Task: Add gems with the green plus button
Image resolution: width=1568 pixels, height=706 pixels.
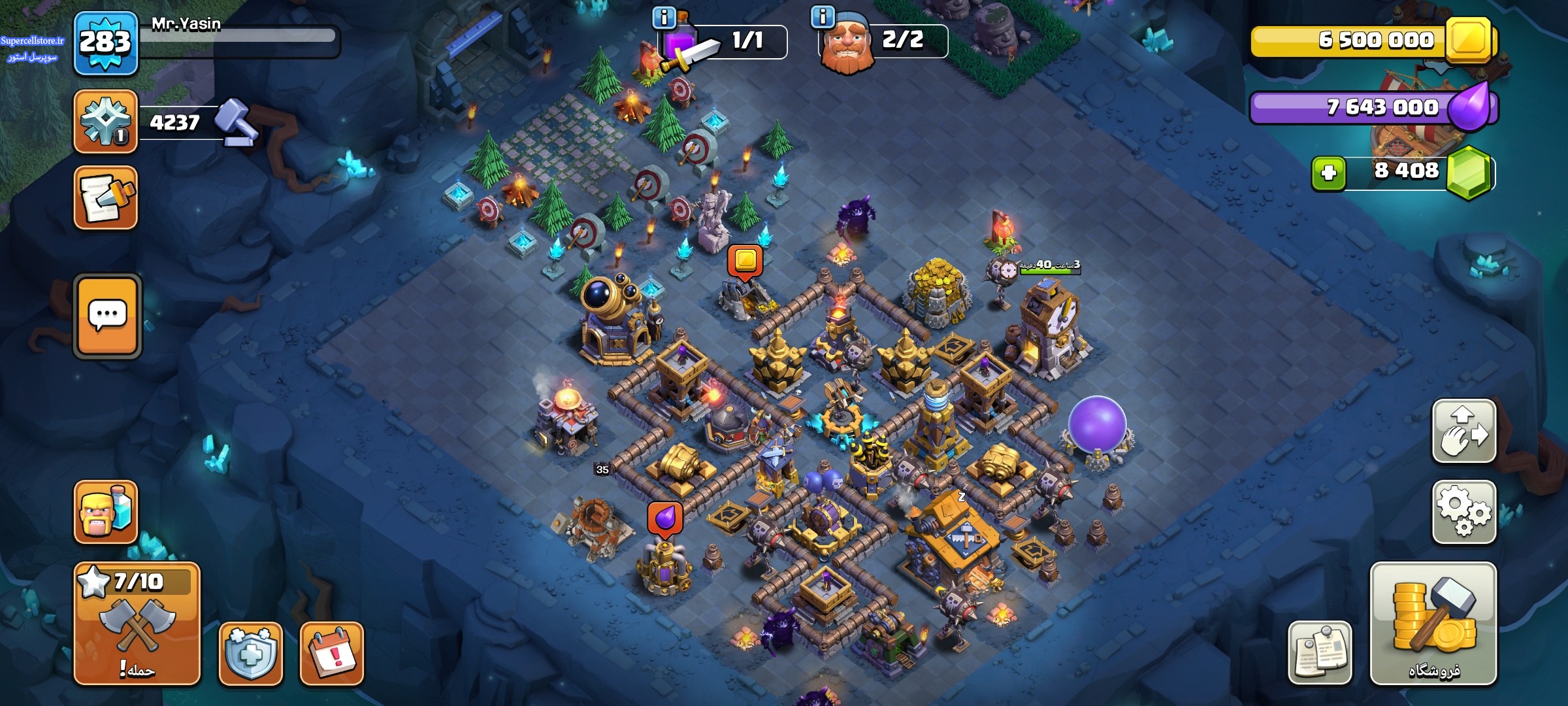Action: pos(1328,173)
